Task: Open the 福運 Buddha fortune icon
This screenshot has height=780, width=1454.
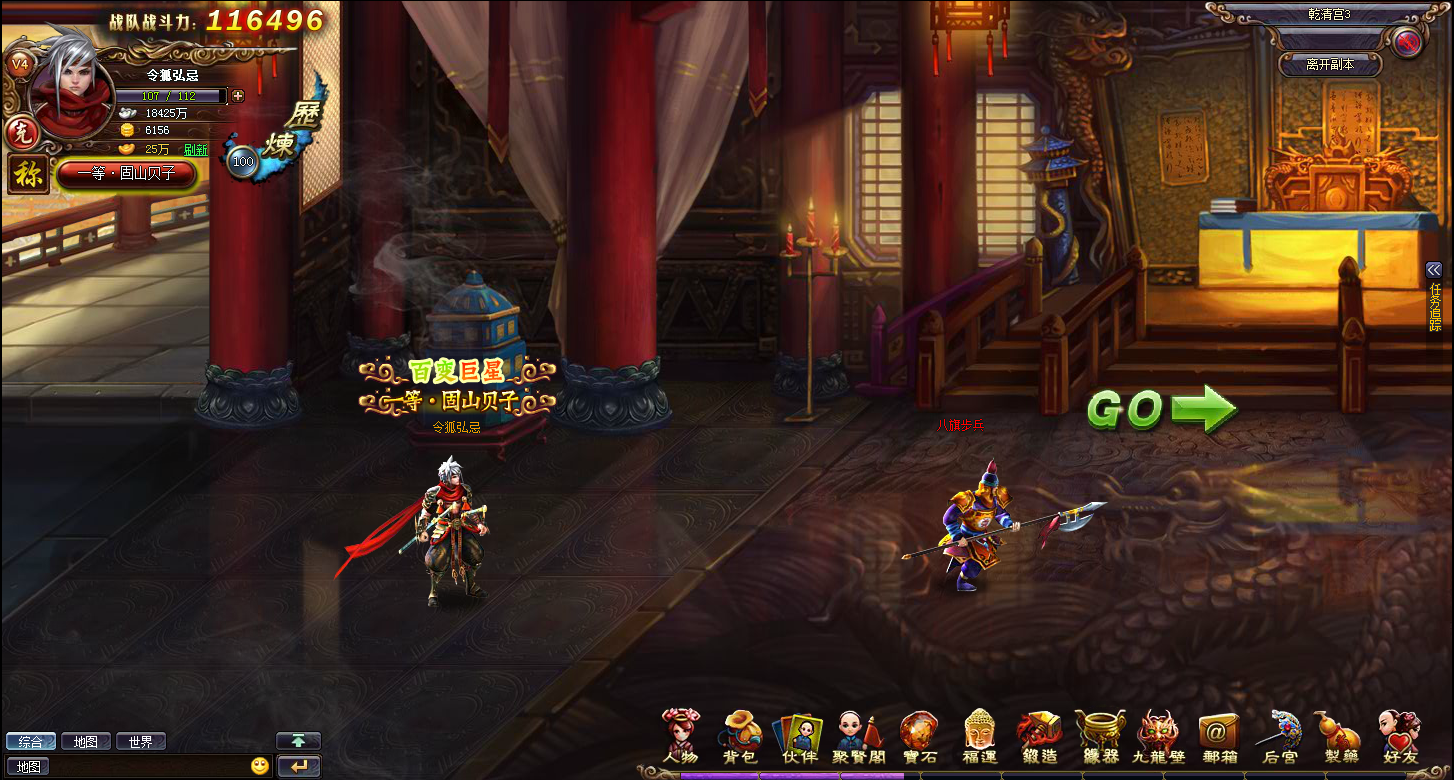Action: point(980,737)
